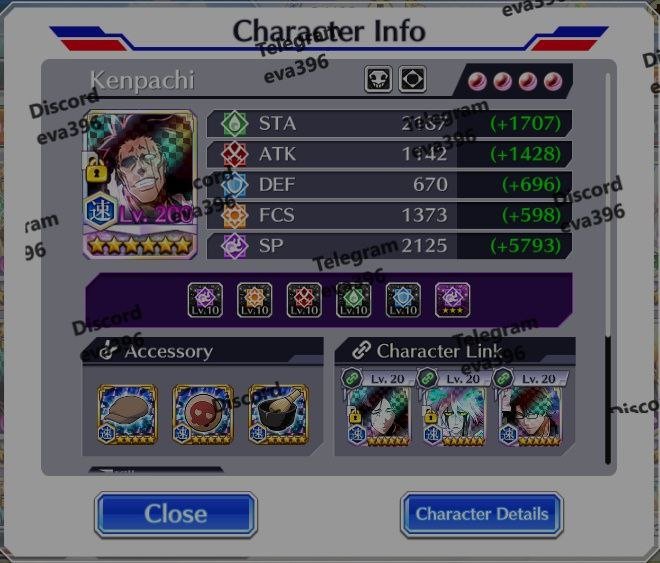The image size is (660, 563).
Task: Click the purple Lv.10 SP slot icon
Action: [205, 299]
